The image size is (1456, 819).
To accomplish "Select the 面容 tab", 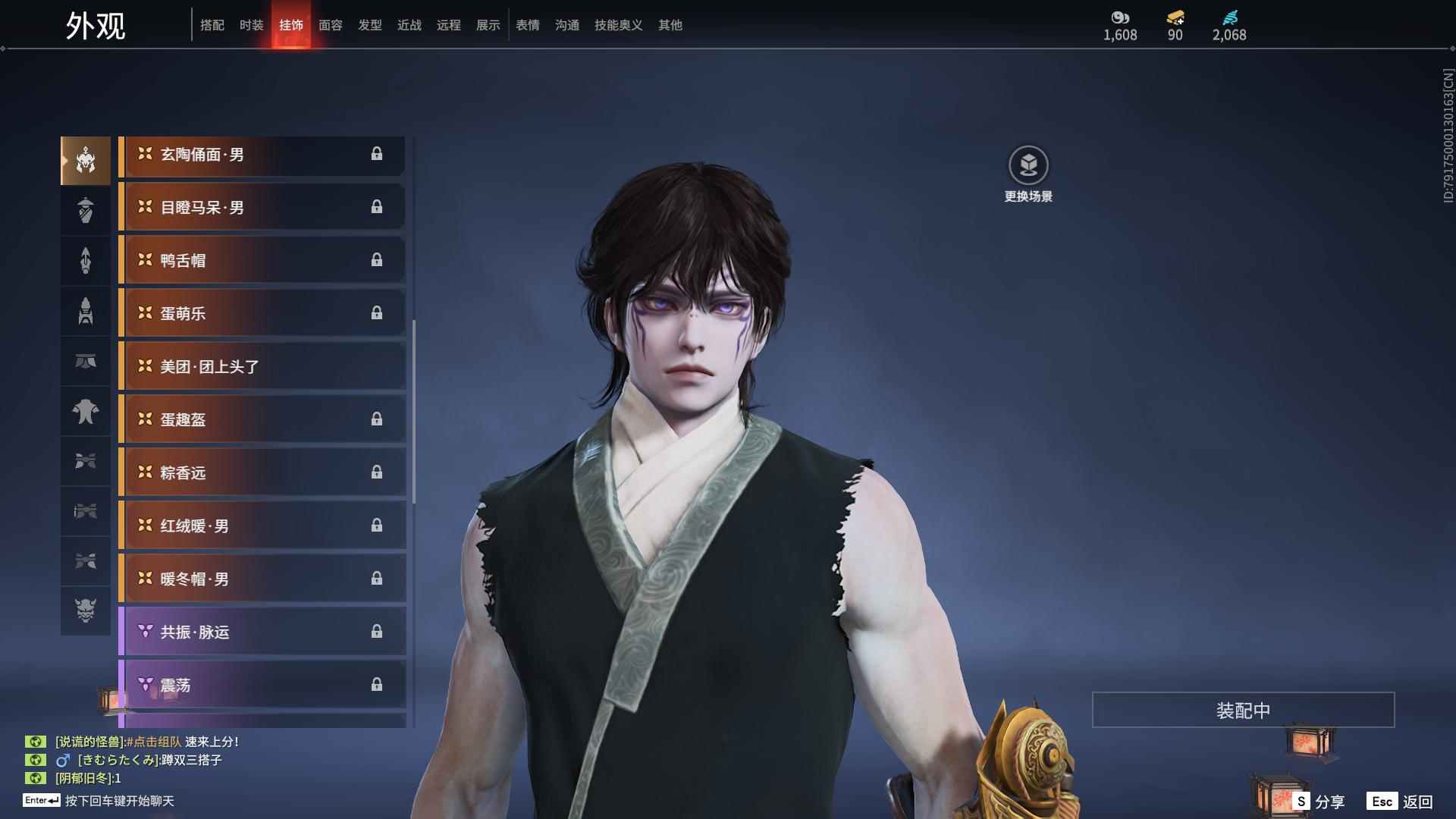I will pos(330,25).
